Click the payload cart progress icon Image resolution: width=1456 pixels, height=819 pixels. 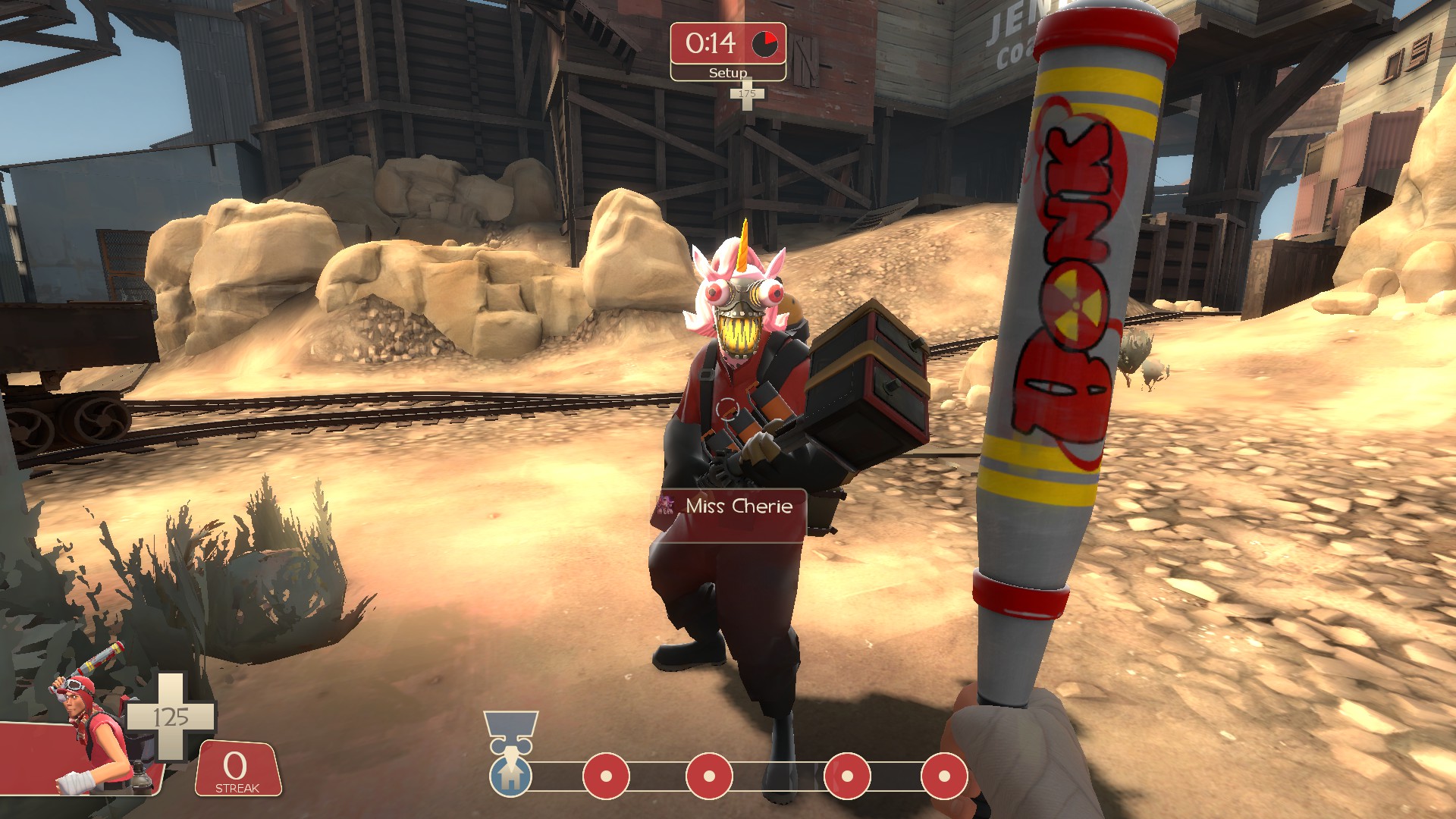click(x=511, y=775)
